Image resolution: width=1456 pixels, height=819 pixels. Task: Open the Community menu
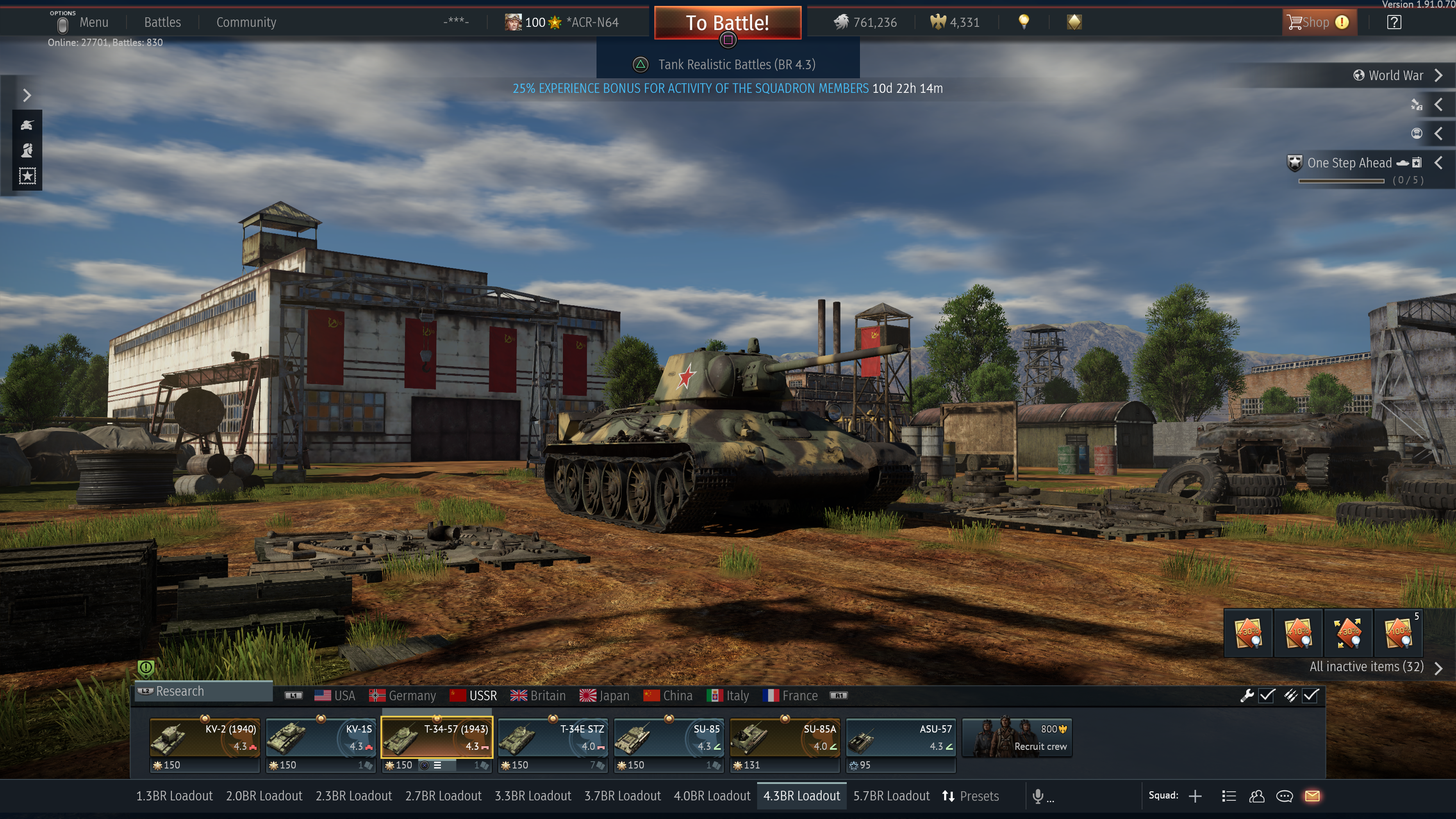pos(246,23)
